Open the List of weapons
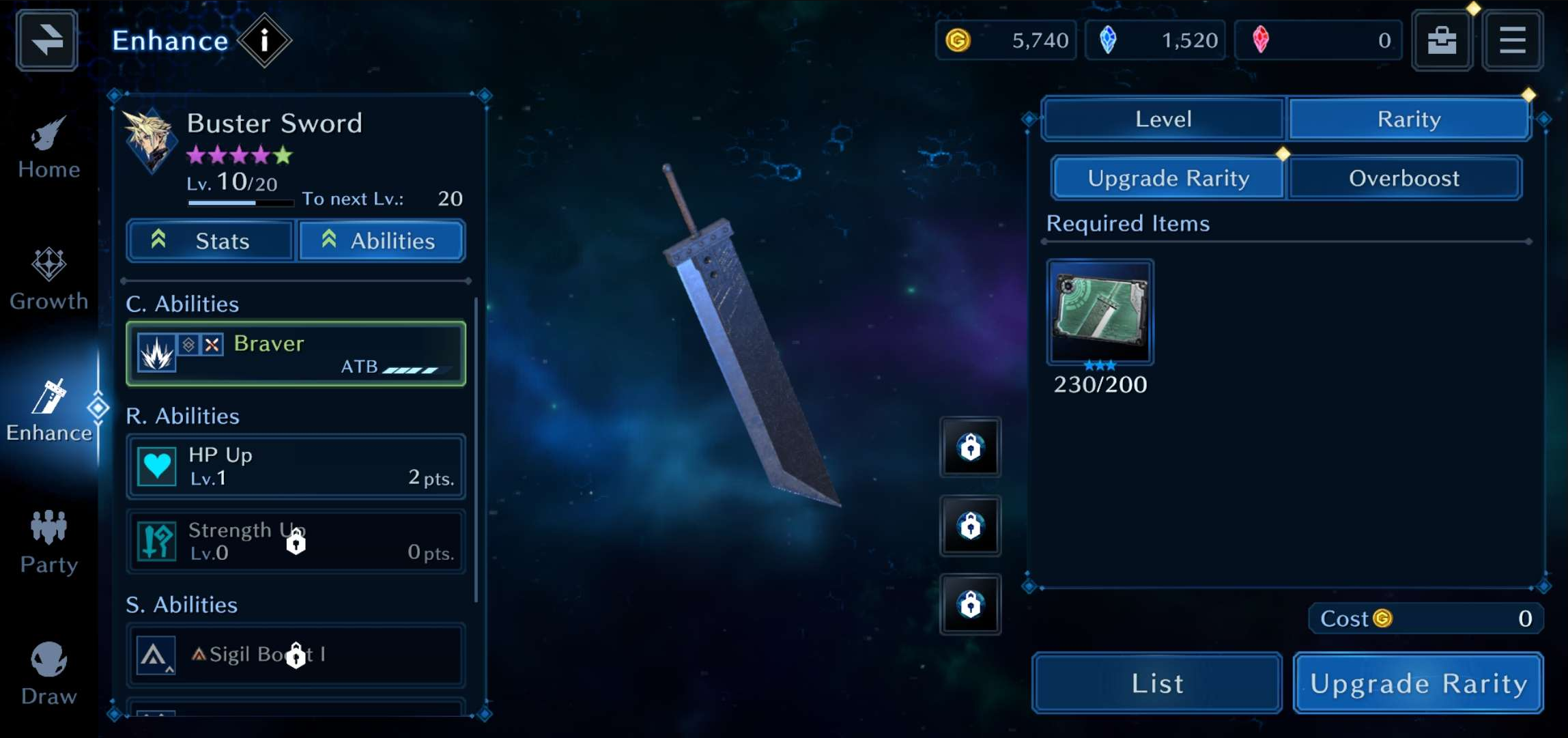Viewport: 1568px width, 738px height. (x=1156, y=682)
